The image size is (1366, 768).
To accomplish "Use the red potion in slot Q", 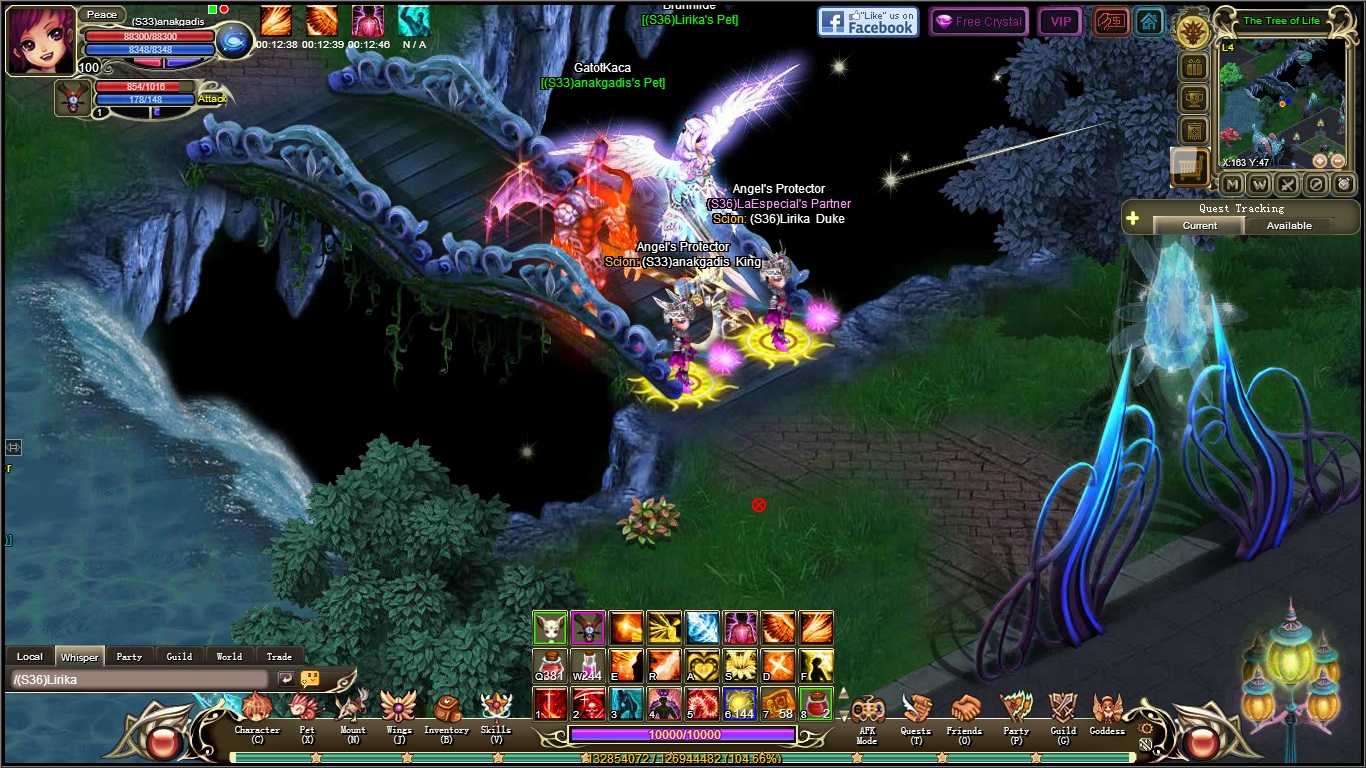I will pos(549,665).
